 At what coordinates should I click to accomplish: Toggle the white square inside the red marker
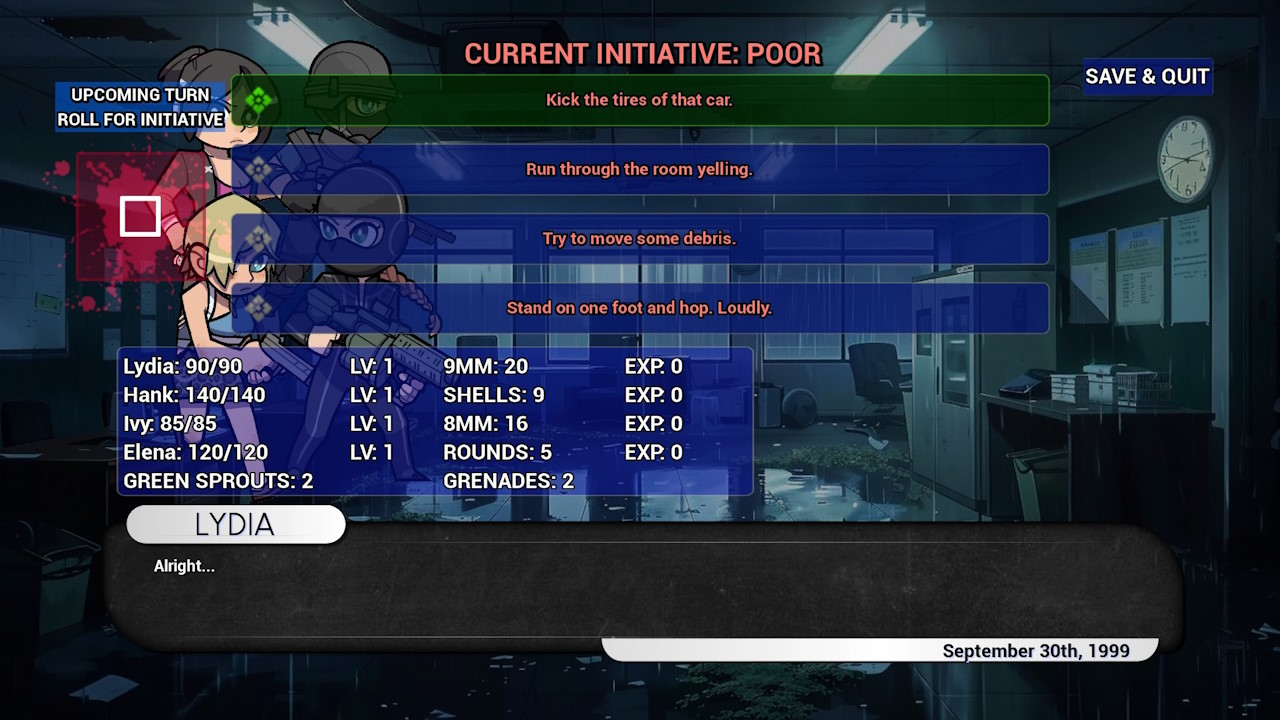(141, 214)
